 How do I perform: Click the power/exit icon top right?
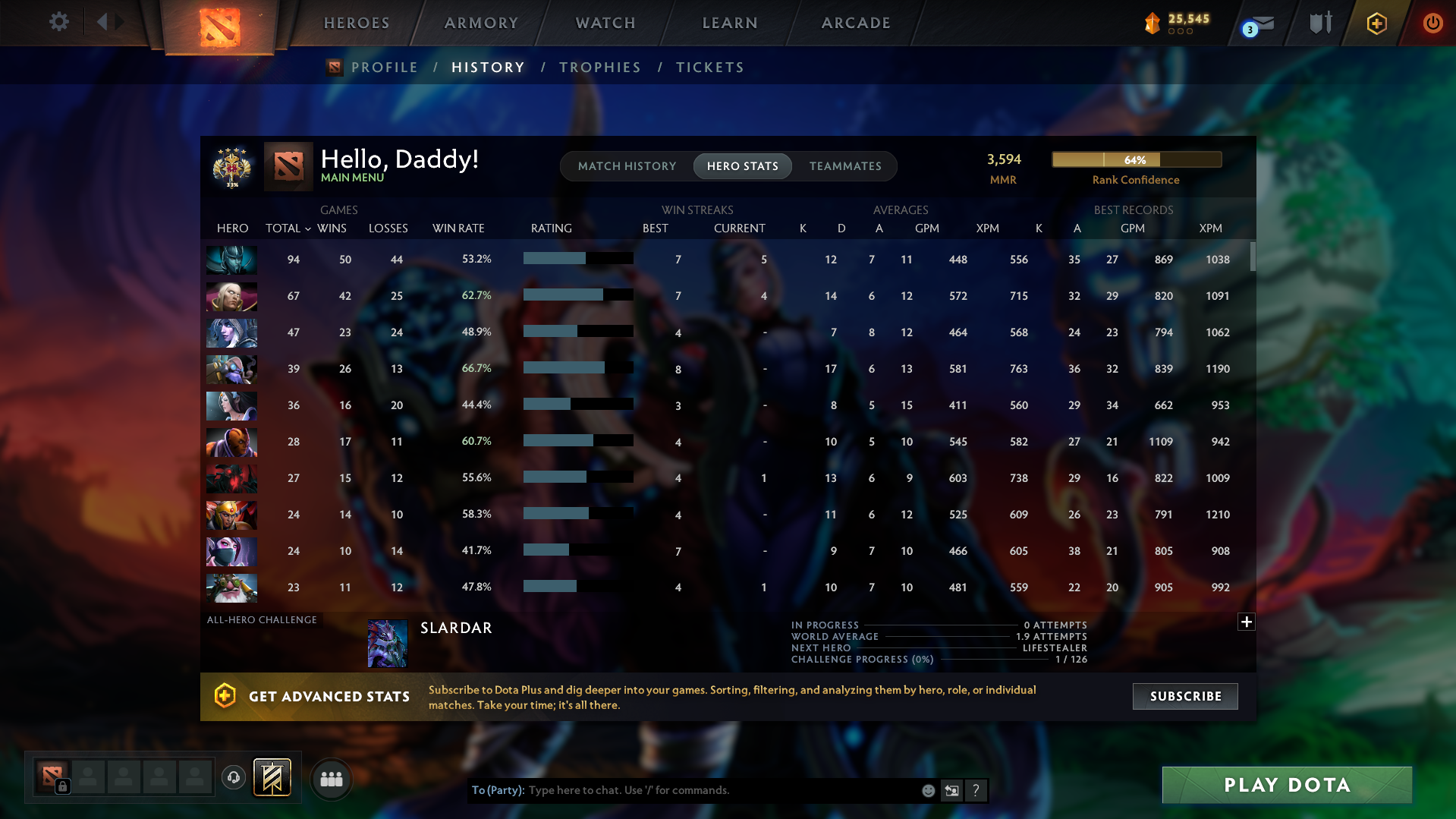coord(1432,23)
